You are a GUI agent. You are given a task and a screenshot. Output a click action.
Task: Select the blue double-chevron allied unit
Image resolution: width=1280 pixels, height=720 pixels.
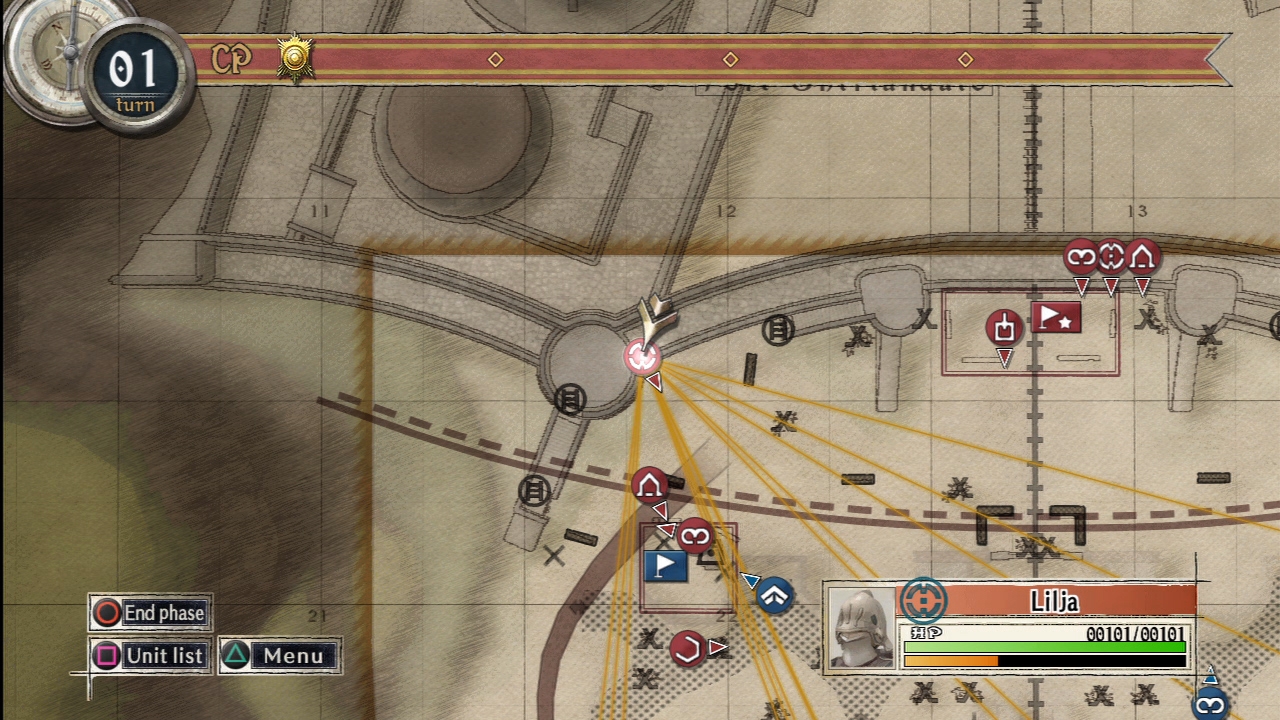coord(775,596)
